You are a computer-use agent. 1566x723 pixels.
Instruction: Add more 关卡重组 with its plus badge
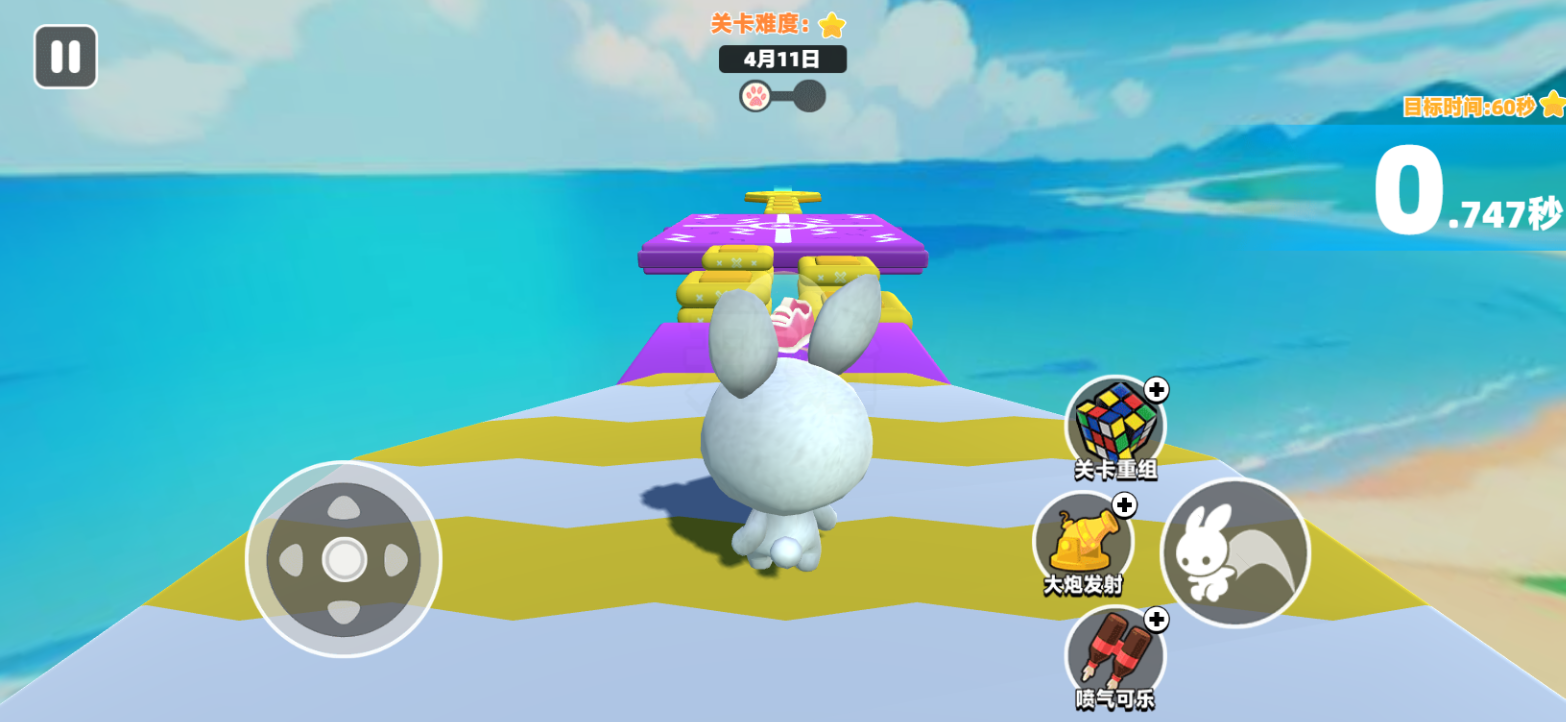tap(1156, 389)
